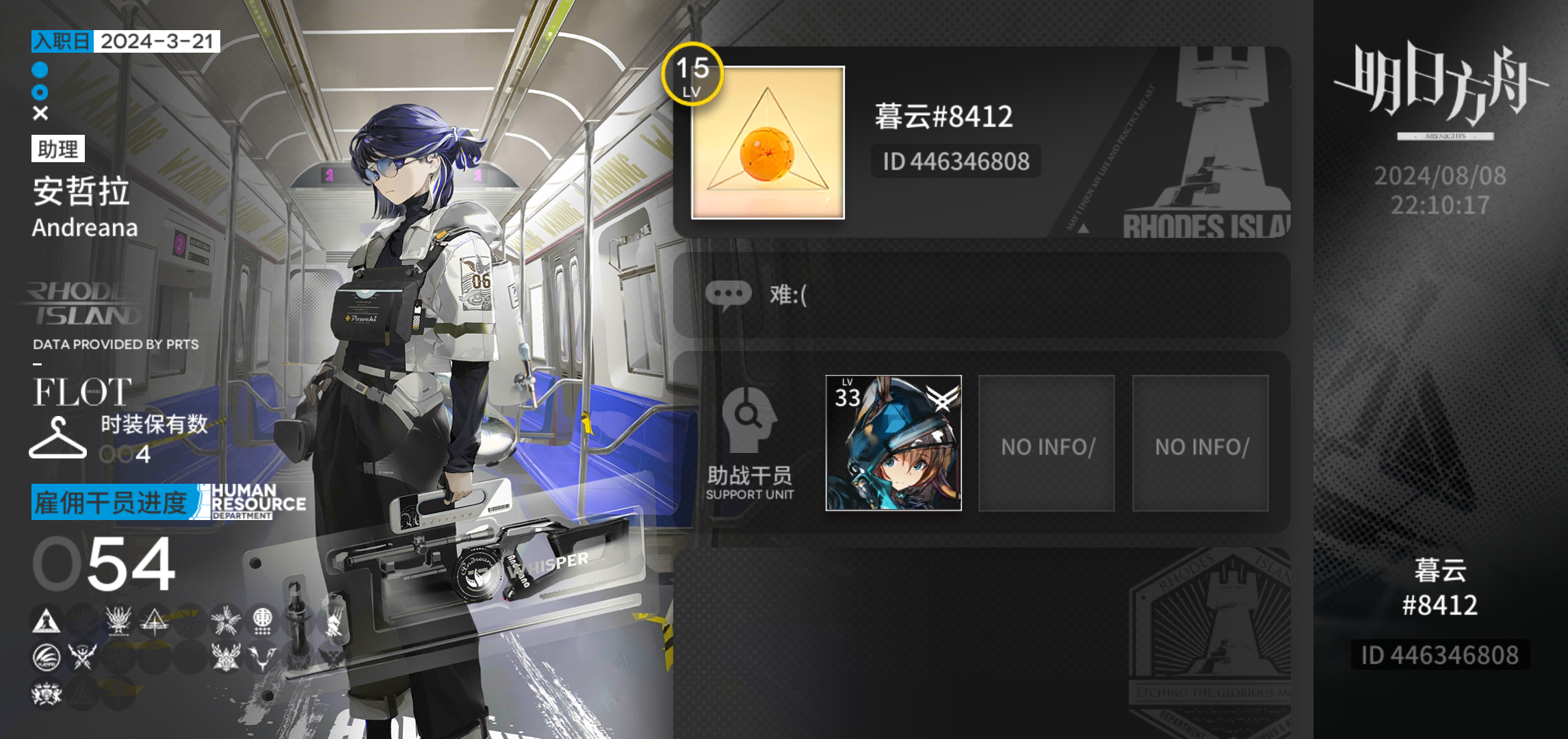Toggle the X mark below the circles
Viewport: 1568px width, 739px height.
point(40,112)
